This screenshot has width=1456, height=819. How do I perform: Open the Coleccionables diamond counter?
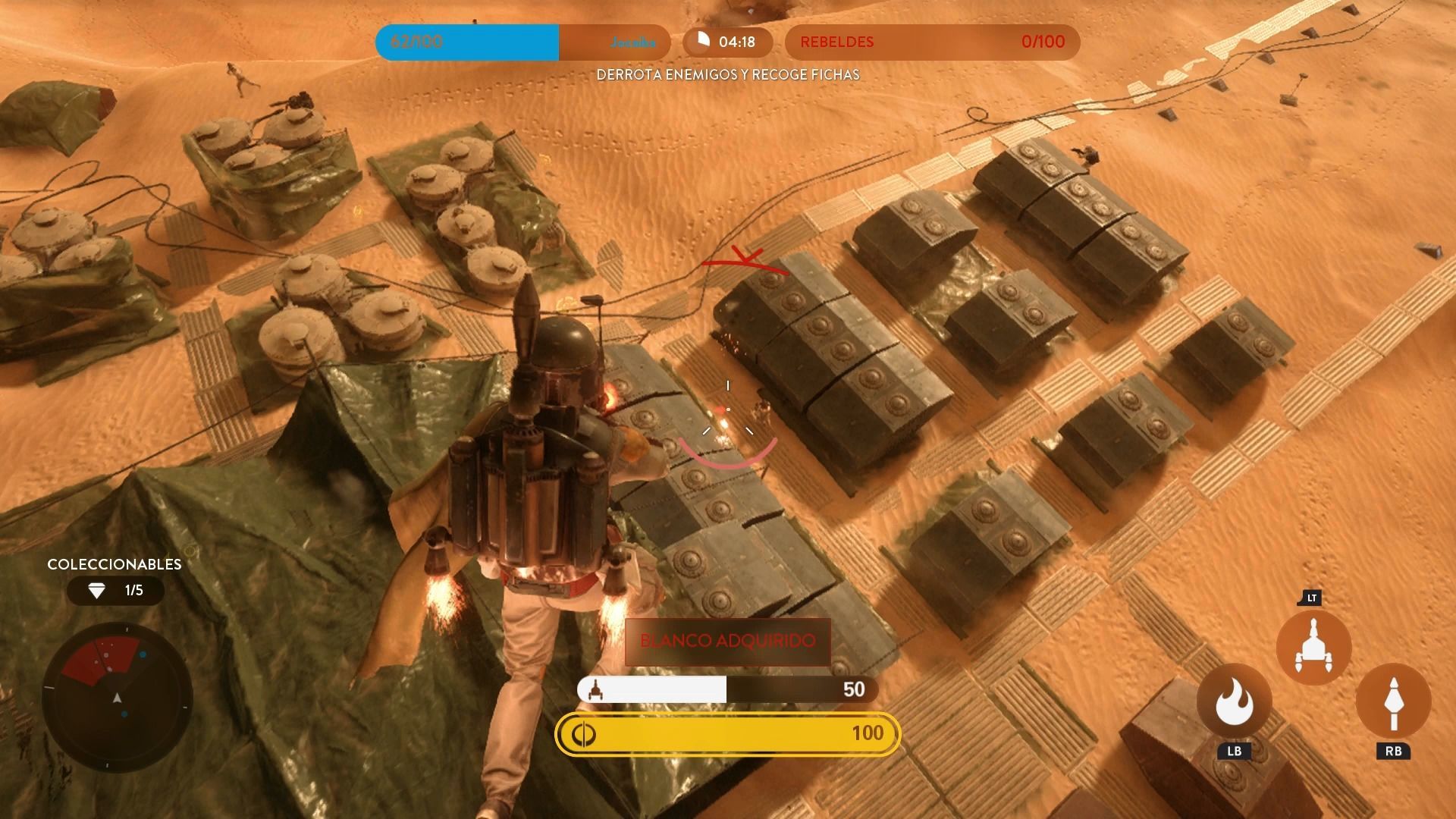(x=115, y=590)
